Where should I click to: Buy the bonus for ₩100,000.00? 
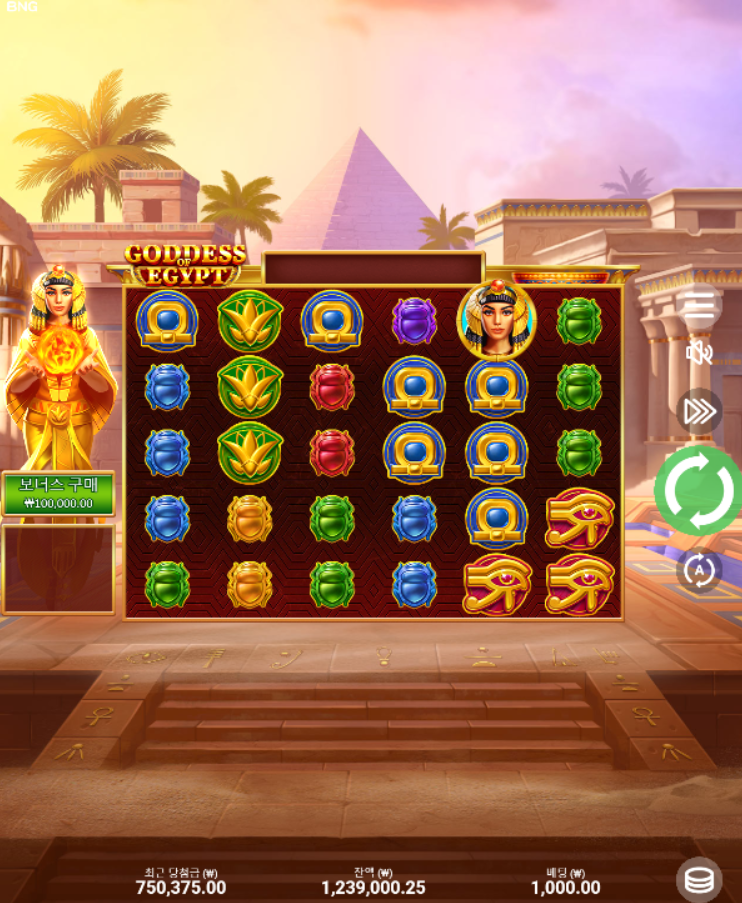click(58, 494)
